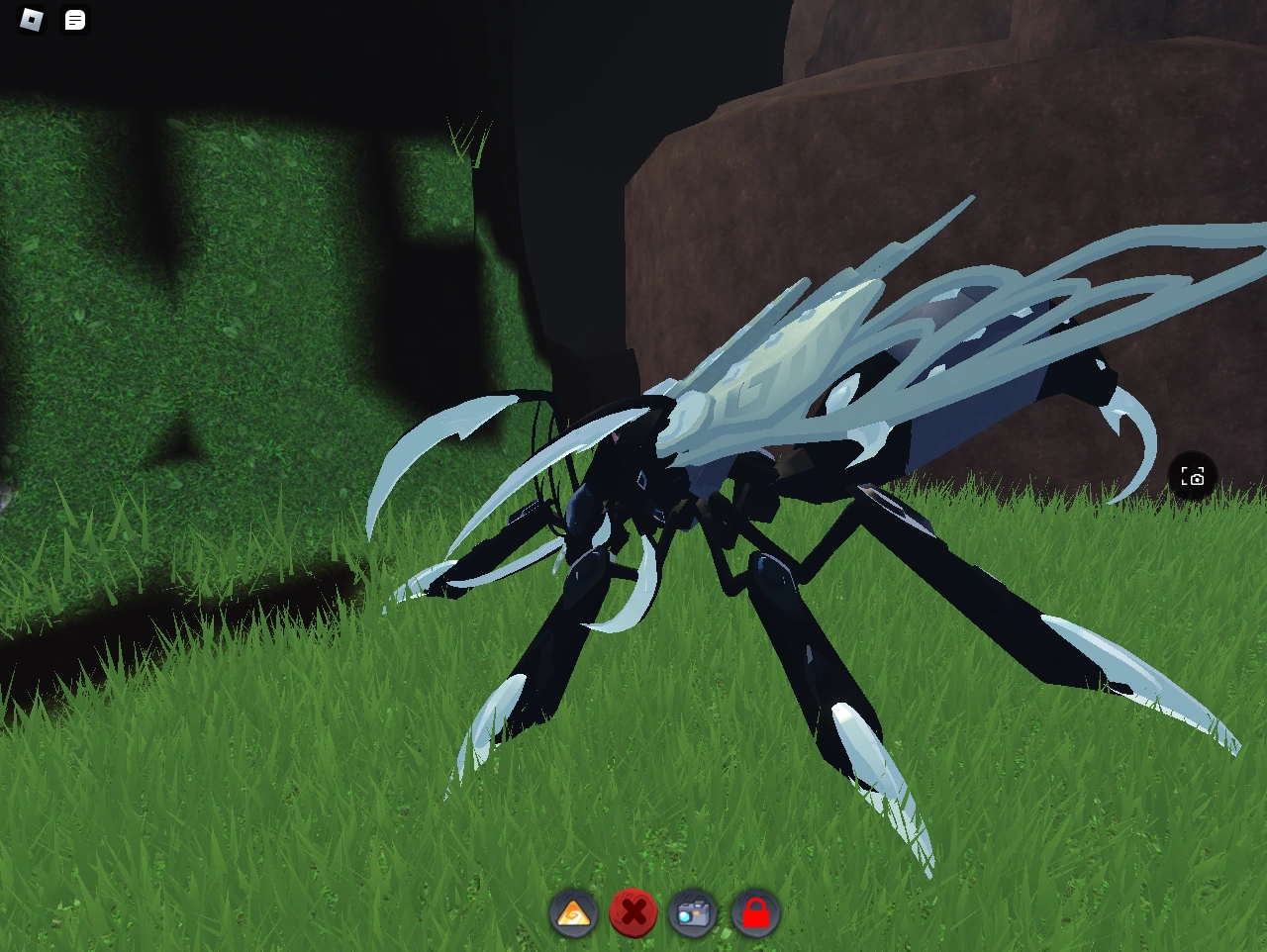Enable photo mode via the camera button
1267x952 pixels.
[693, 914]
